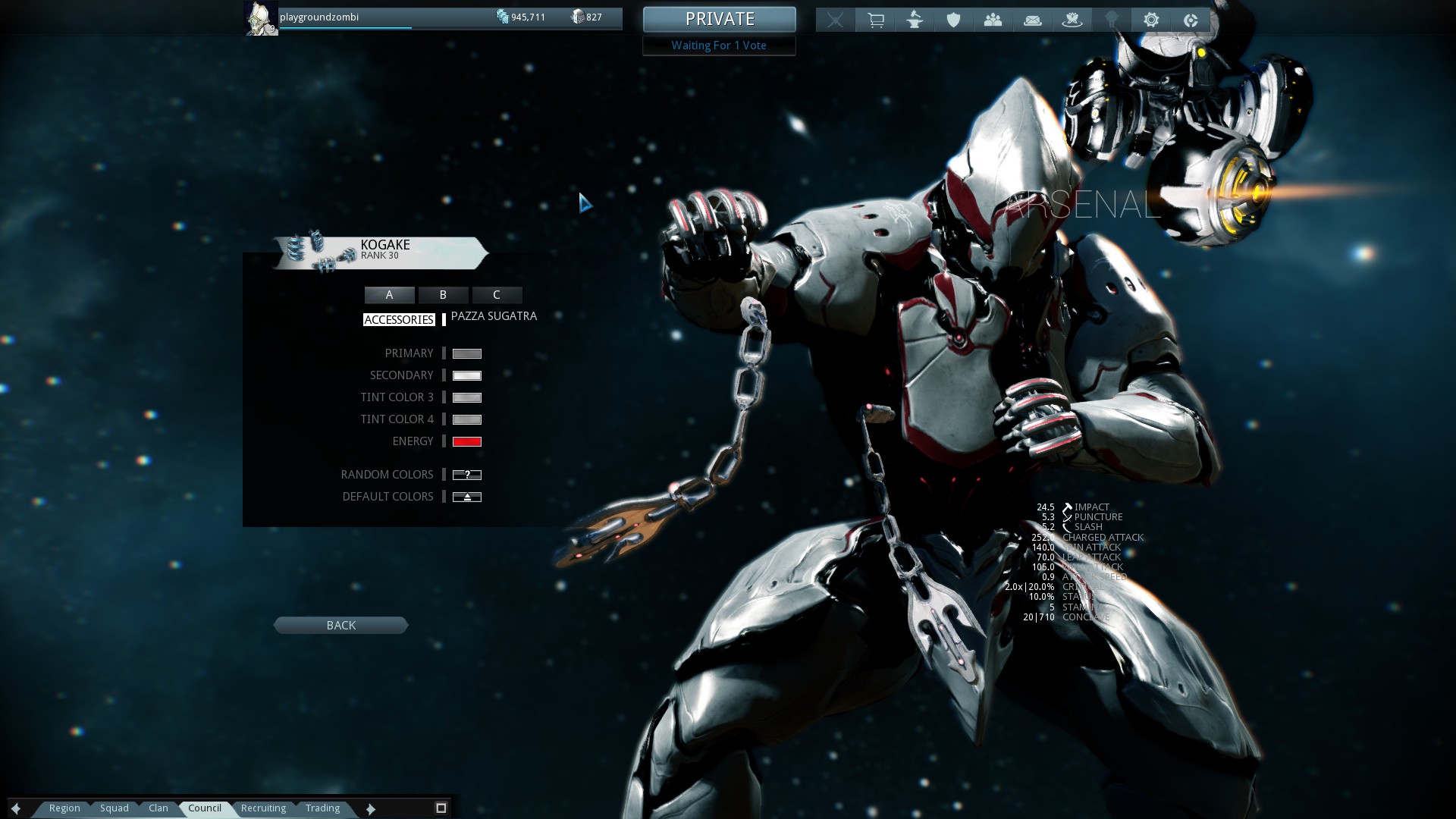This screenshot has width=1456, height=819.
Task: Switch to color loadout B
Action: pyautogui.click(x=443, y=295)
